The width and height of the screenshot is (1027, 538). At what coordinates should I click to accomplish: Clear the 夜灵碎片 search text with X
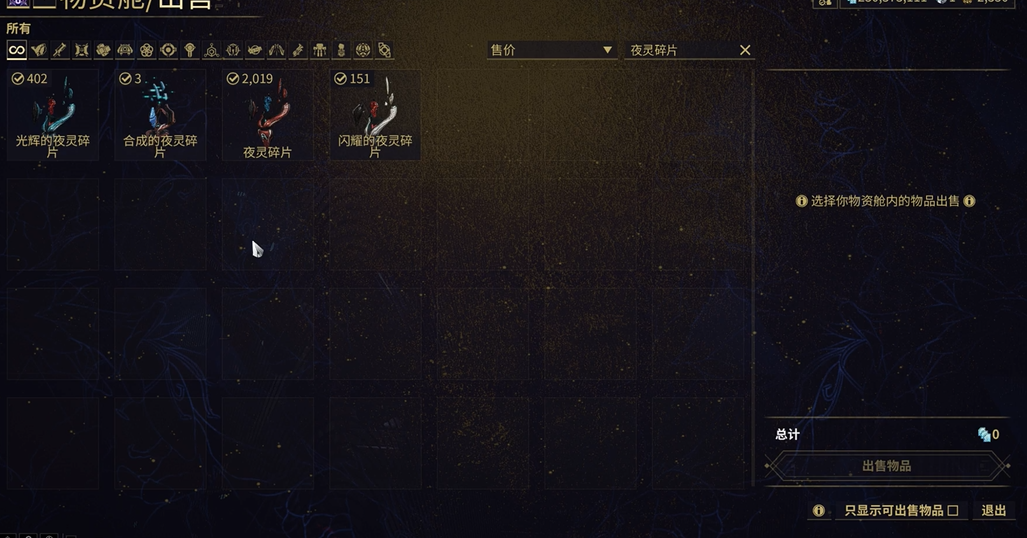(745, 50)
